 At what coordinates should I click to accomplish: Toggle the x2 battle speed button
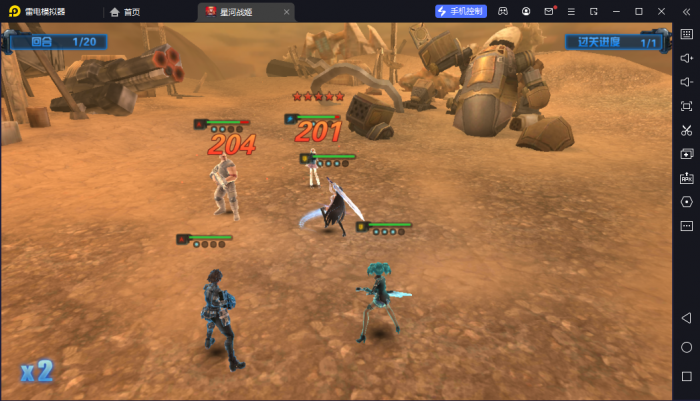(x=37, y=371)
